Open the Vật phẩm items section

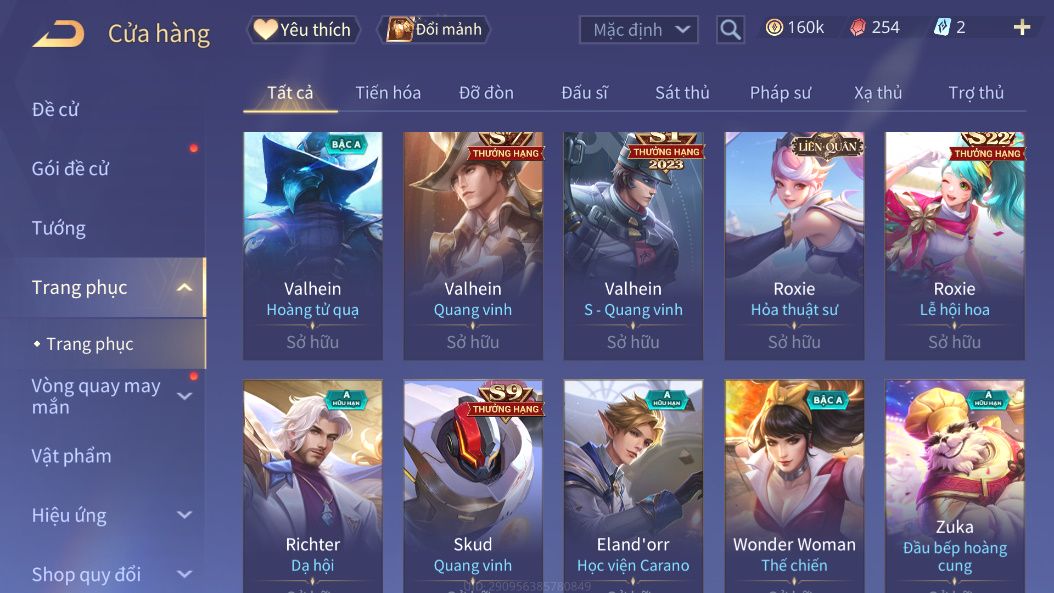coord(72,456)
